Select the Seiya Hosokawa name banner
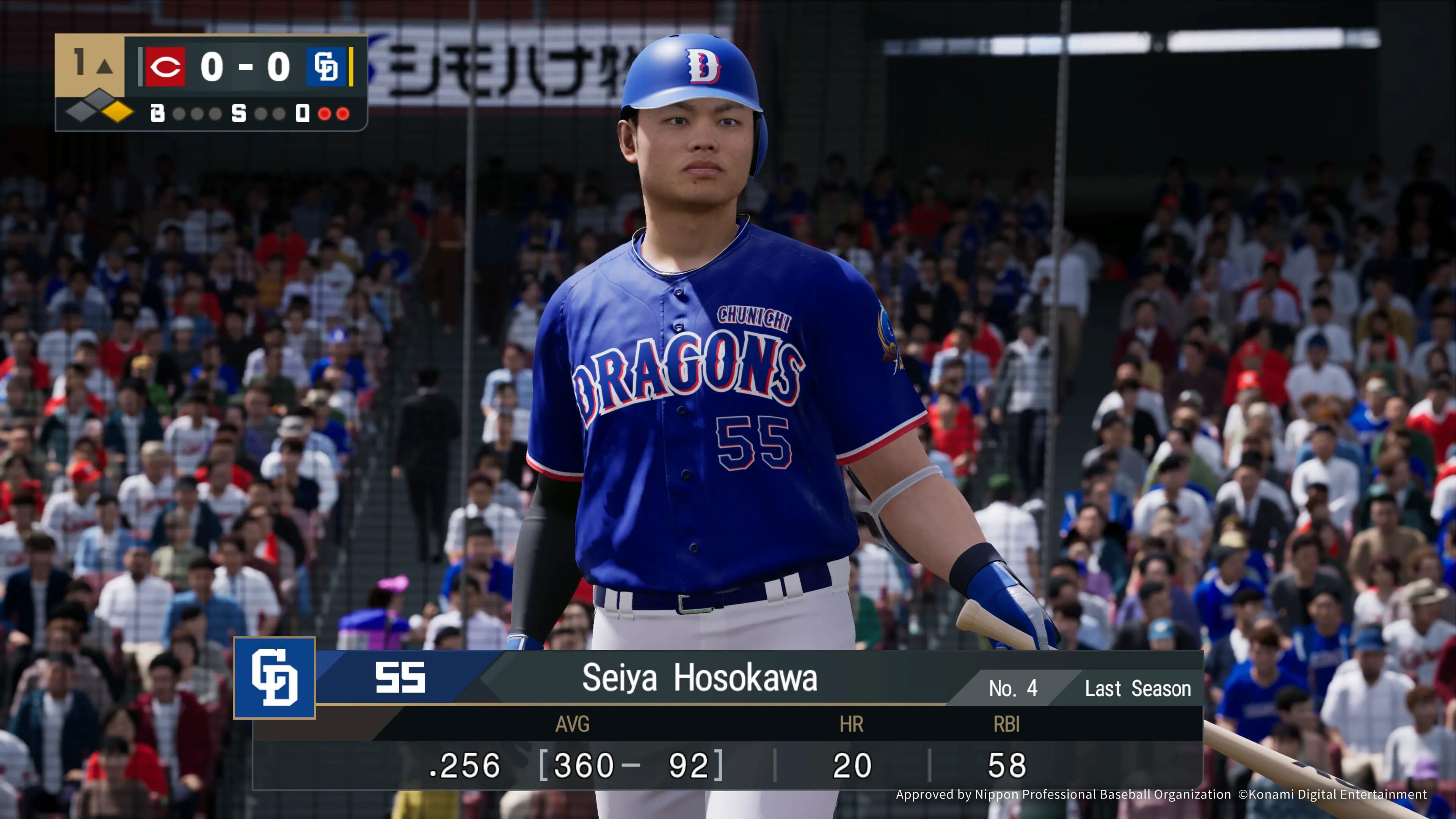This screenshot has height=819, width=1456. click(x=699, y=677)
